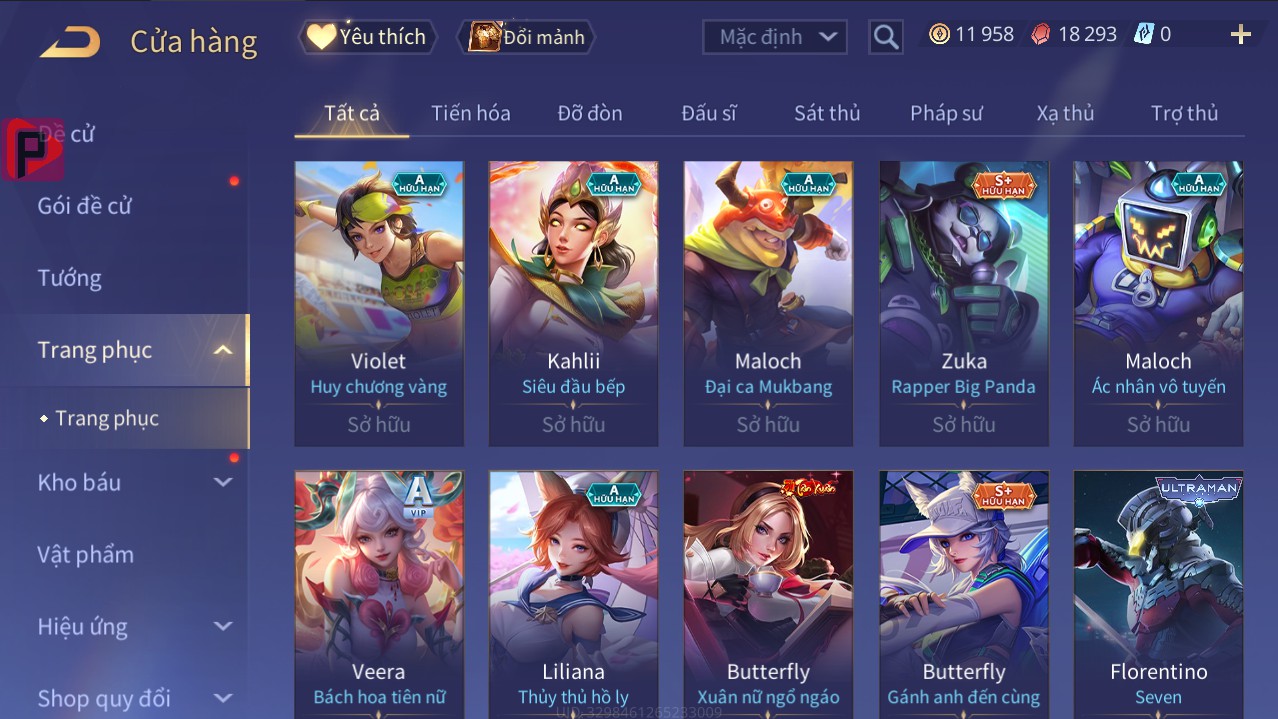1278x719 pixels.
Task: Pick the Zuka Rapper Big Panda skin
Action: point(964,303)
